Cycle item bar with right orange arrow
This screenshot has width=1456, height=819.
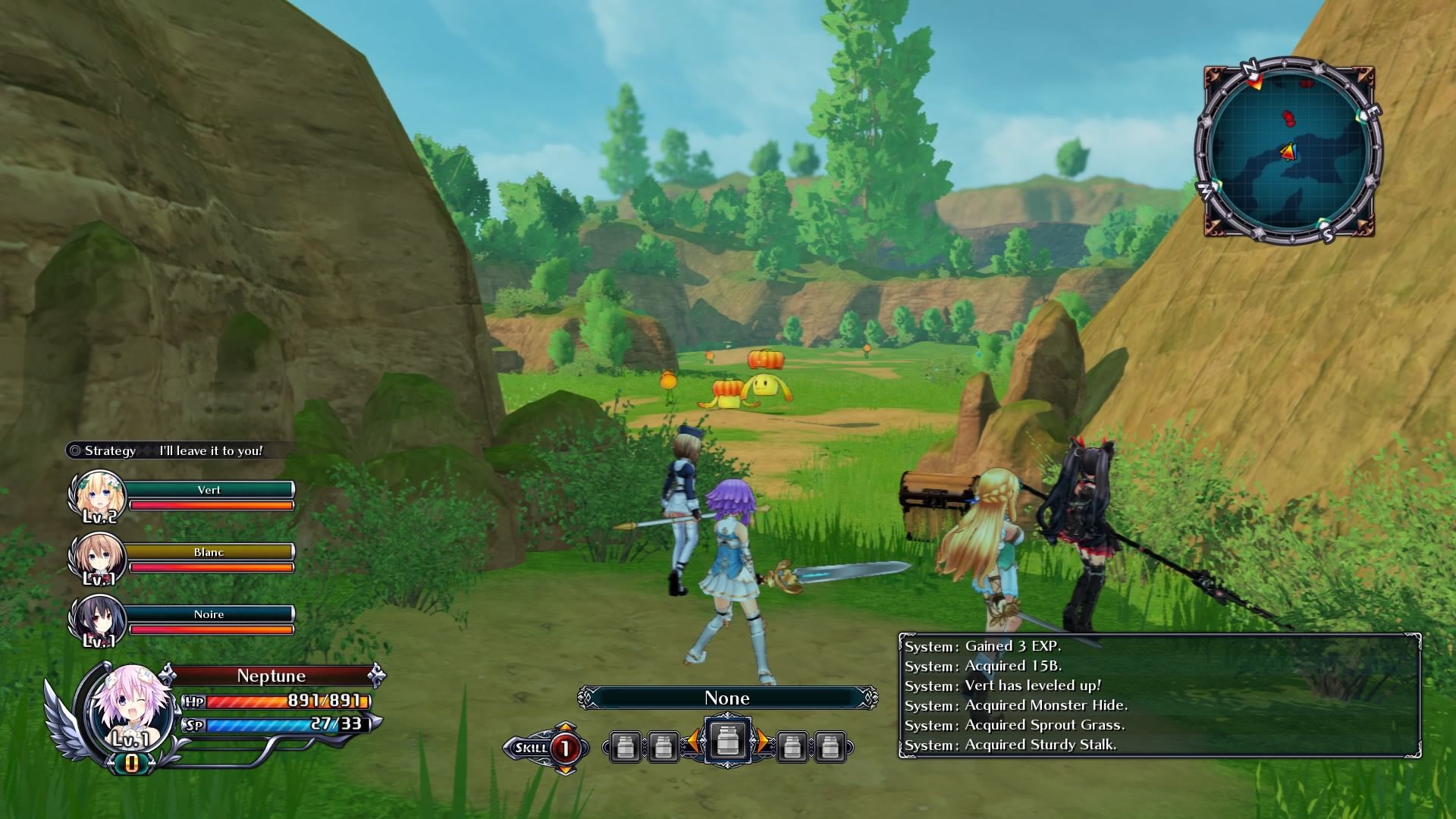tap(764, 742)
